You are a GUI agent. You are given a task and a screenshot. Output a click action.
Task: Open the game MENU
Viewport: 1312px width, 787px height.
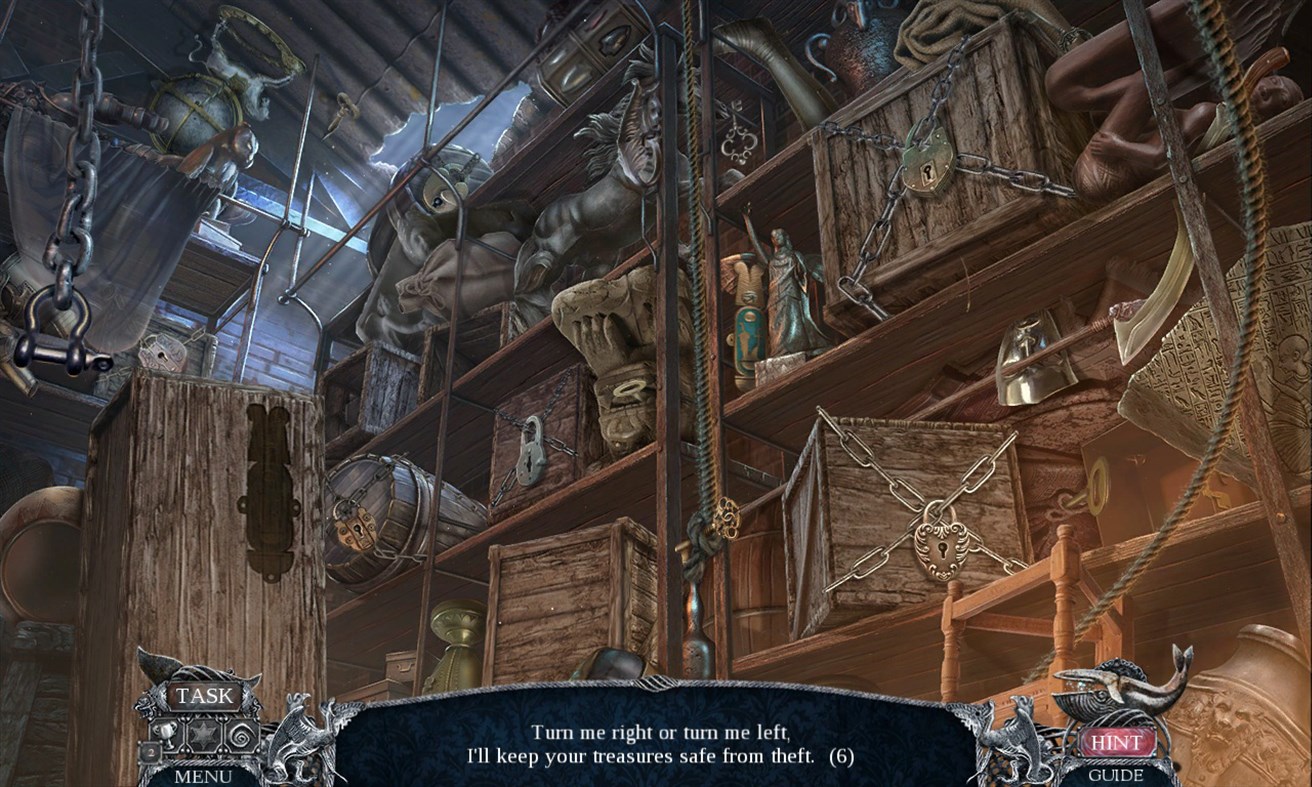204,774
